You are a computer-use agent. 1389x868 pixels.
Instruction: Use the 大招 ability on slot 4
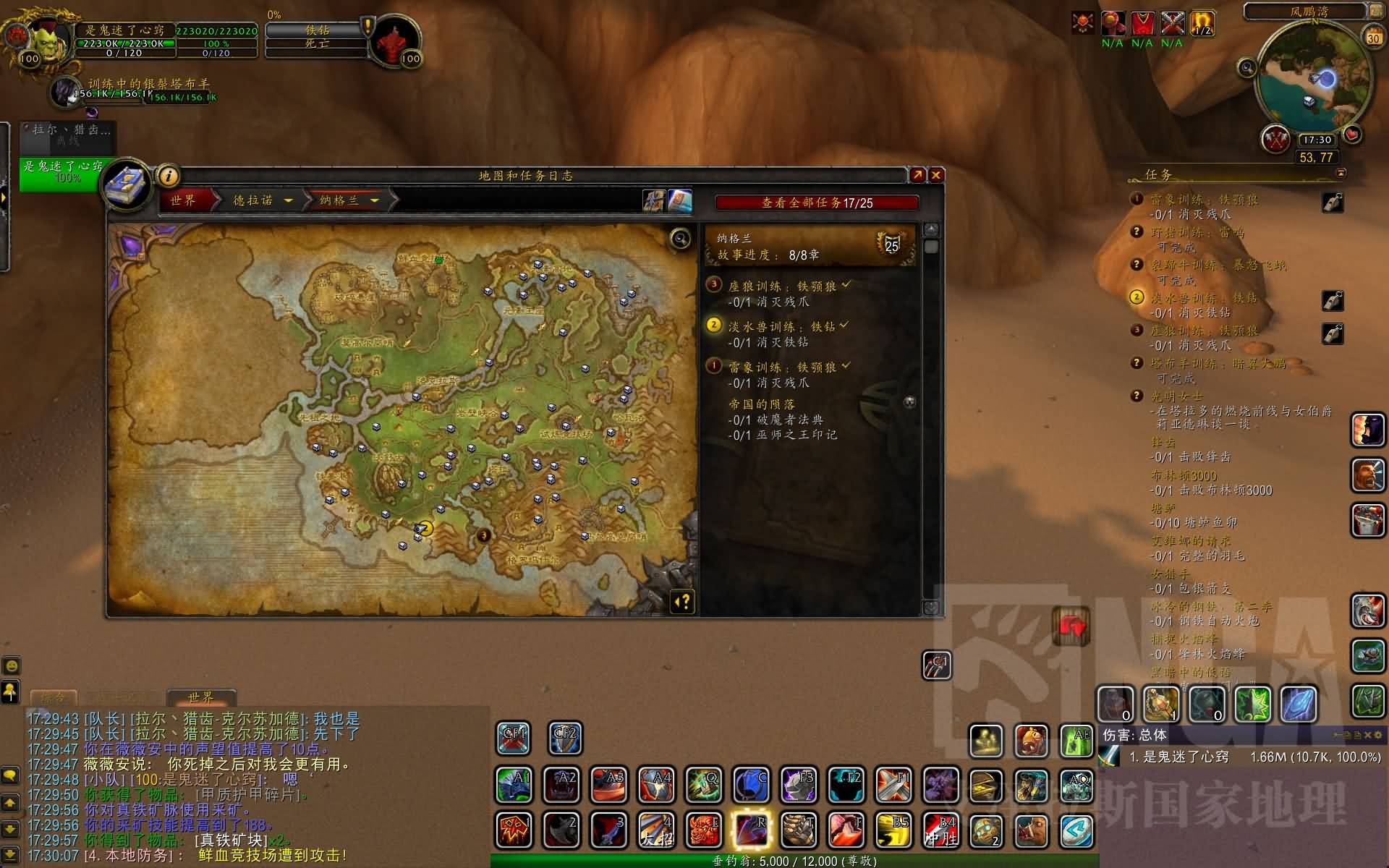click(657, 830)
